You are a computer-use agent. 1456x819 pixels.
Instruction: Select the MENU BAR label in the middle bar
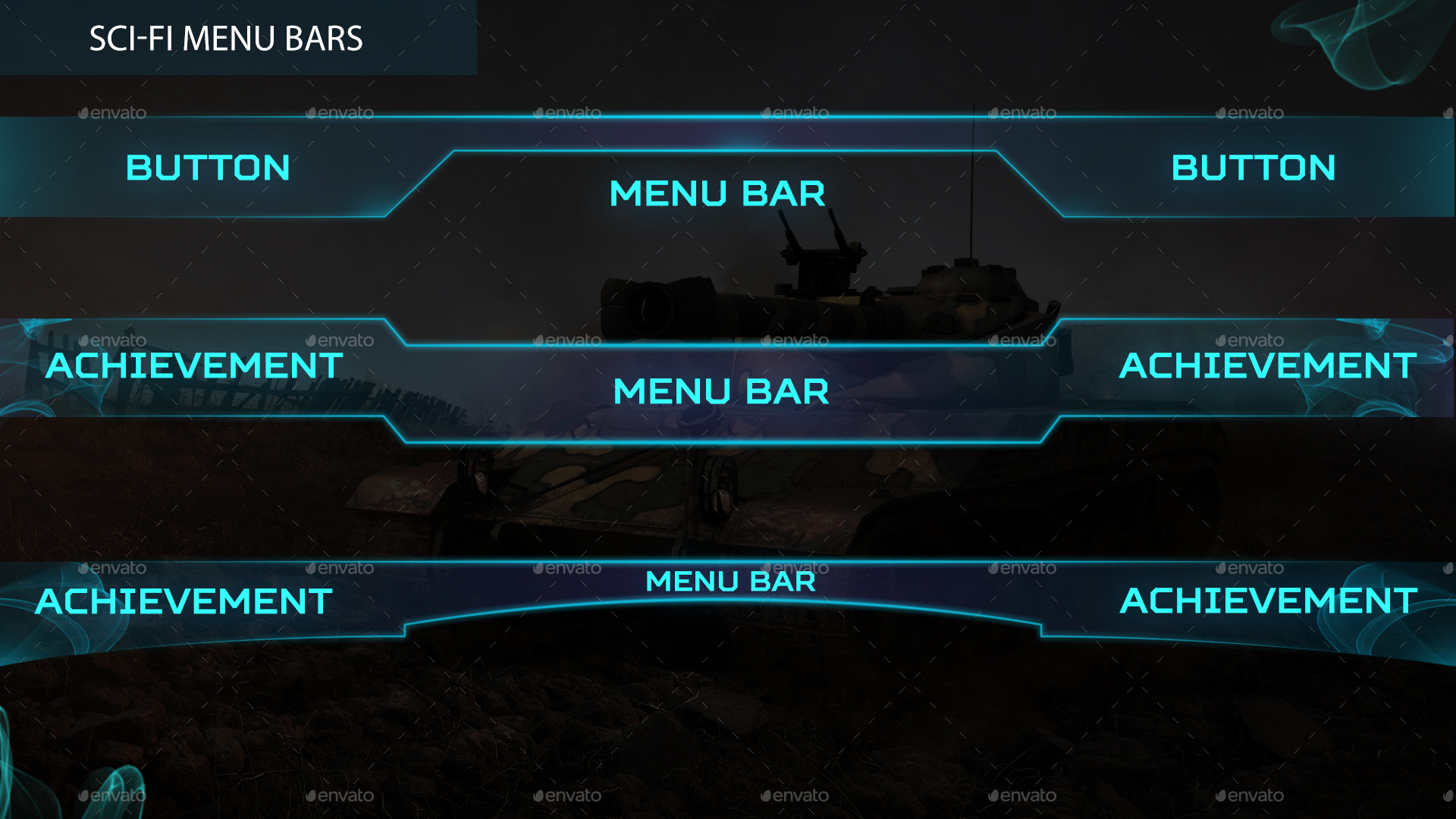(719, 392)
